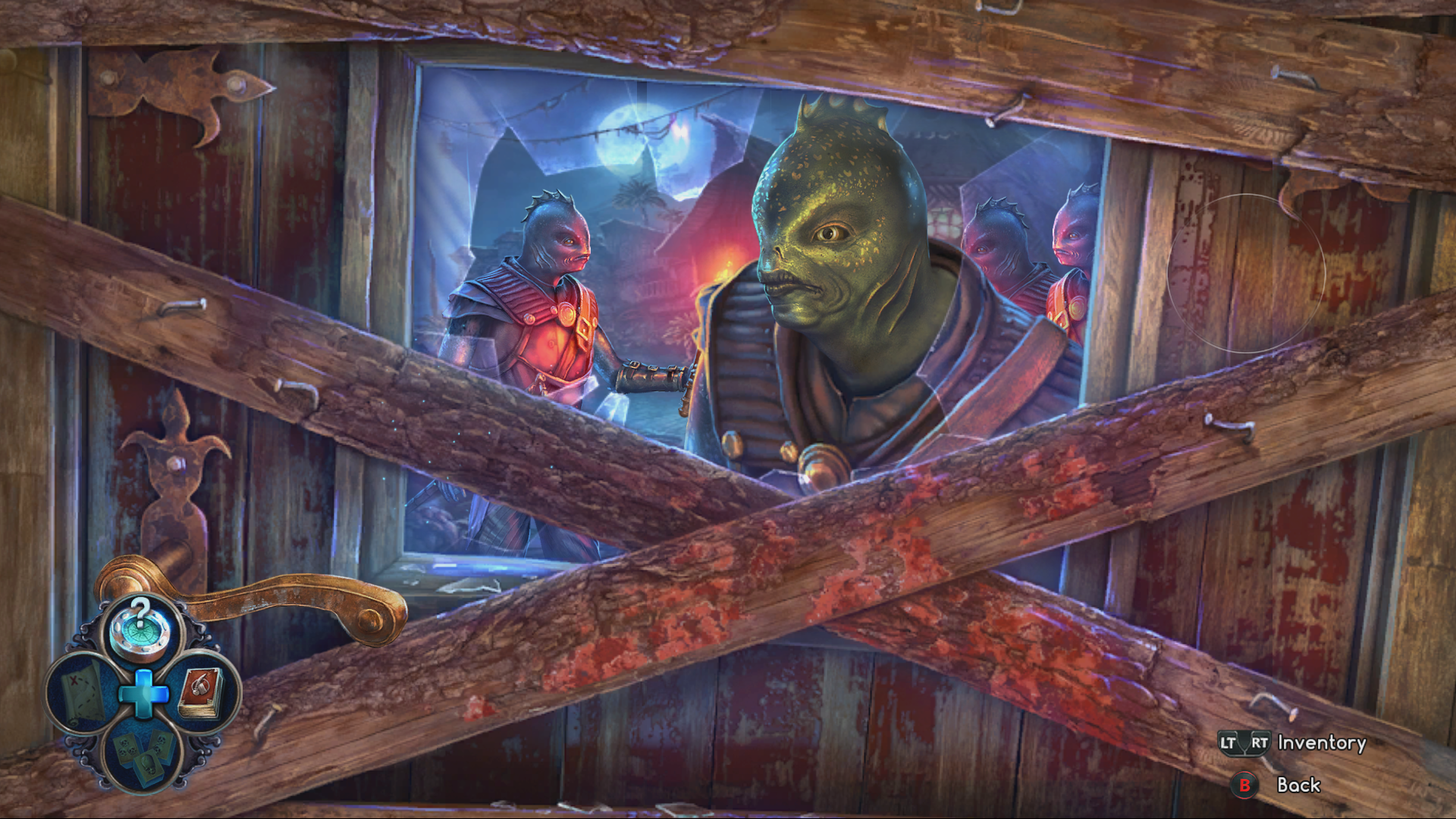The height and width of the screenshot is (819, 1456).
Task: Use the compass hint with question mark
Action: coord(141,629)
